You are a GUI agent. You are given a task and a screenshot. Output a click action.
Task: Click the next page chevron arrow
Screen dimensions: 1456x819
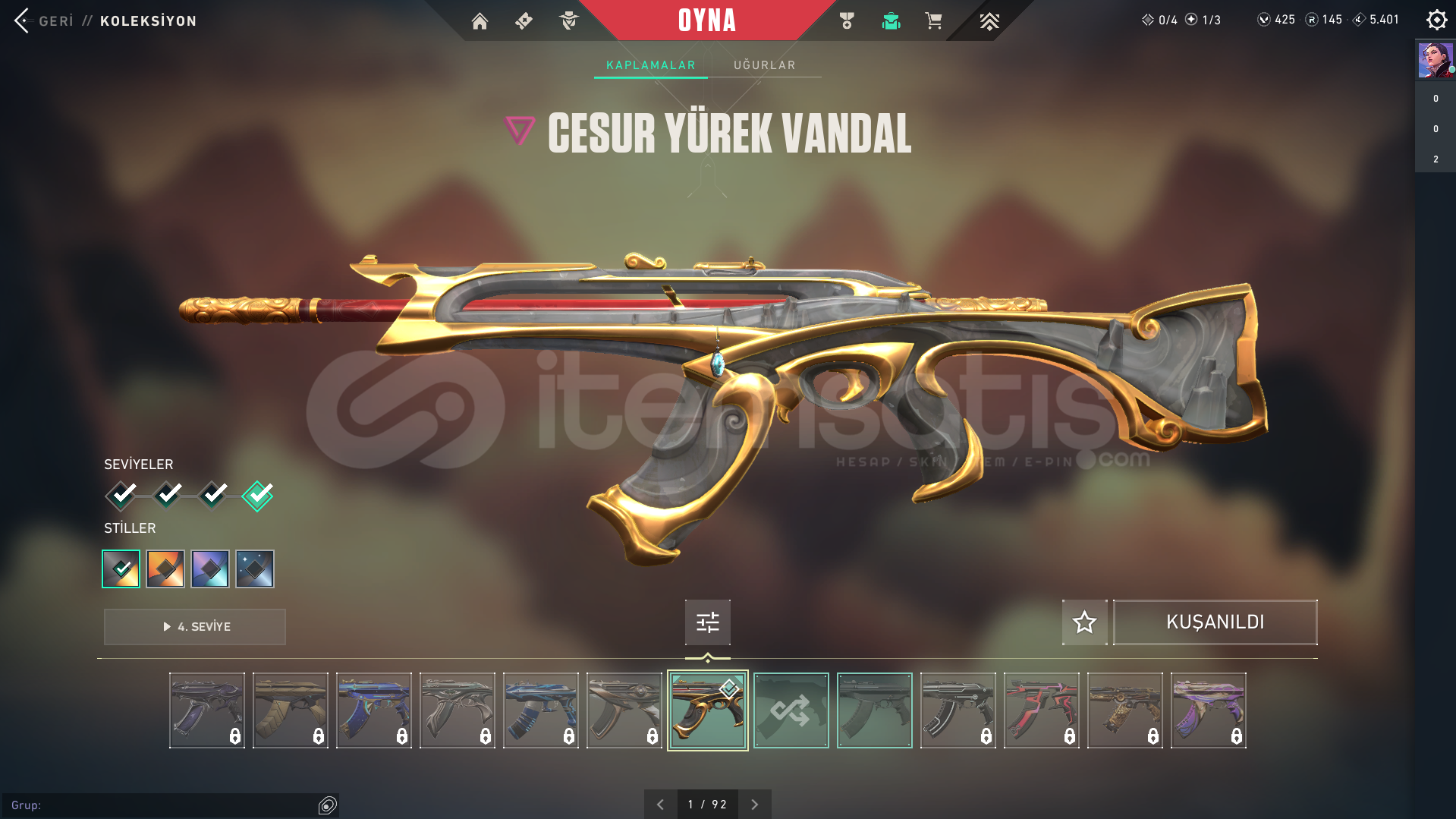(754, 803)
